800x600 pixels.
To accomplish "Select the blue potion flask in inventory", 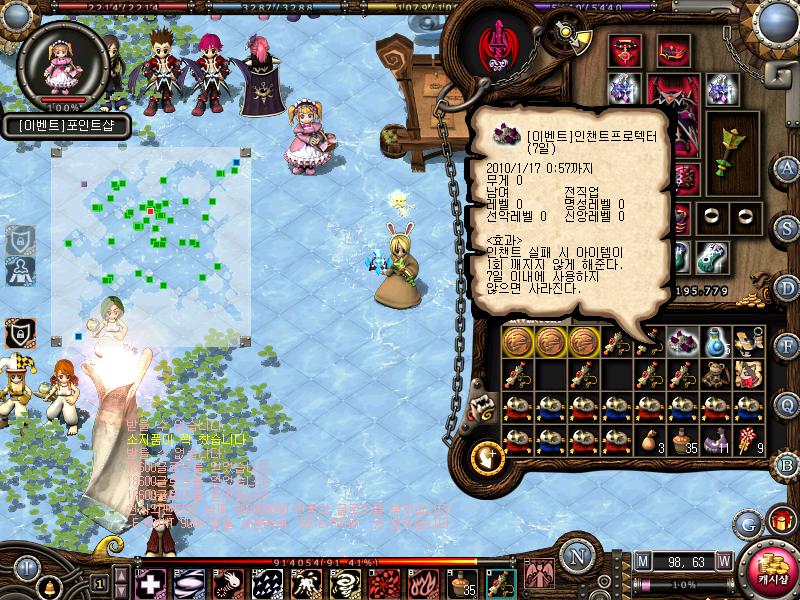I will pos(715,341).
